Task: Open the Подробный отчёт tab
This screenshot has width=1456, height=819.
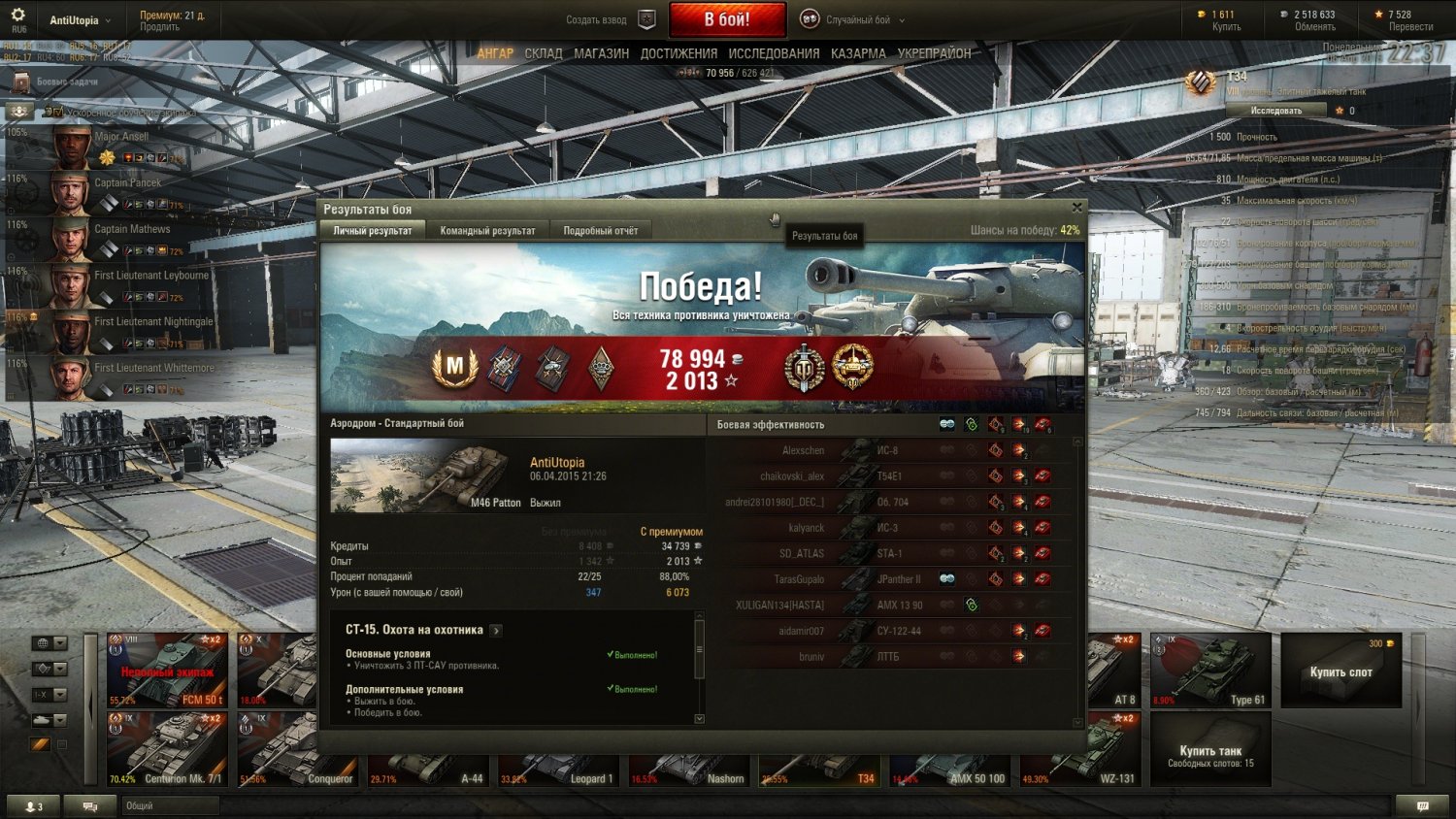Action: [x=600, y=231]
